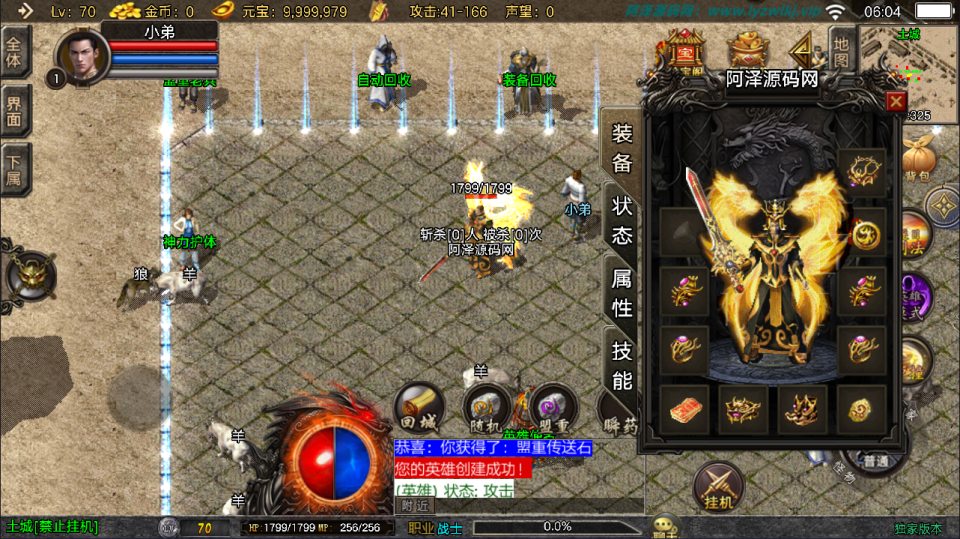Show the 装备 equipment tab
Screen dimensions: 960x539
(621, 148)
